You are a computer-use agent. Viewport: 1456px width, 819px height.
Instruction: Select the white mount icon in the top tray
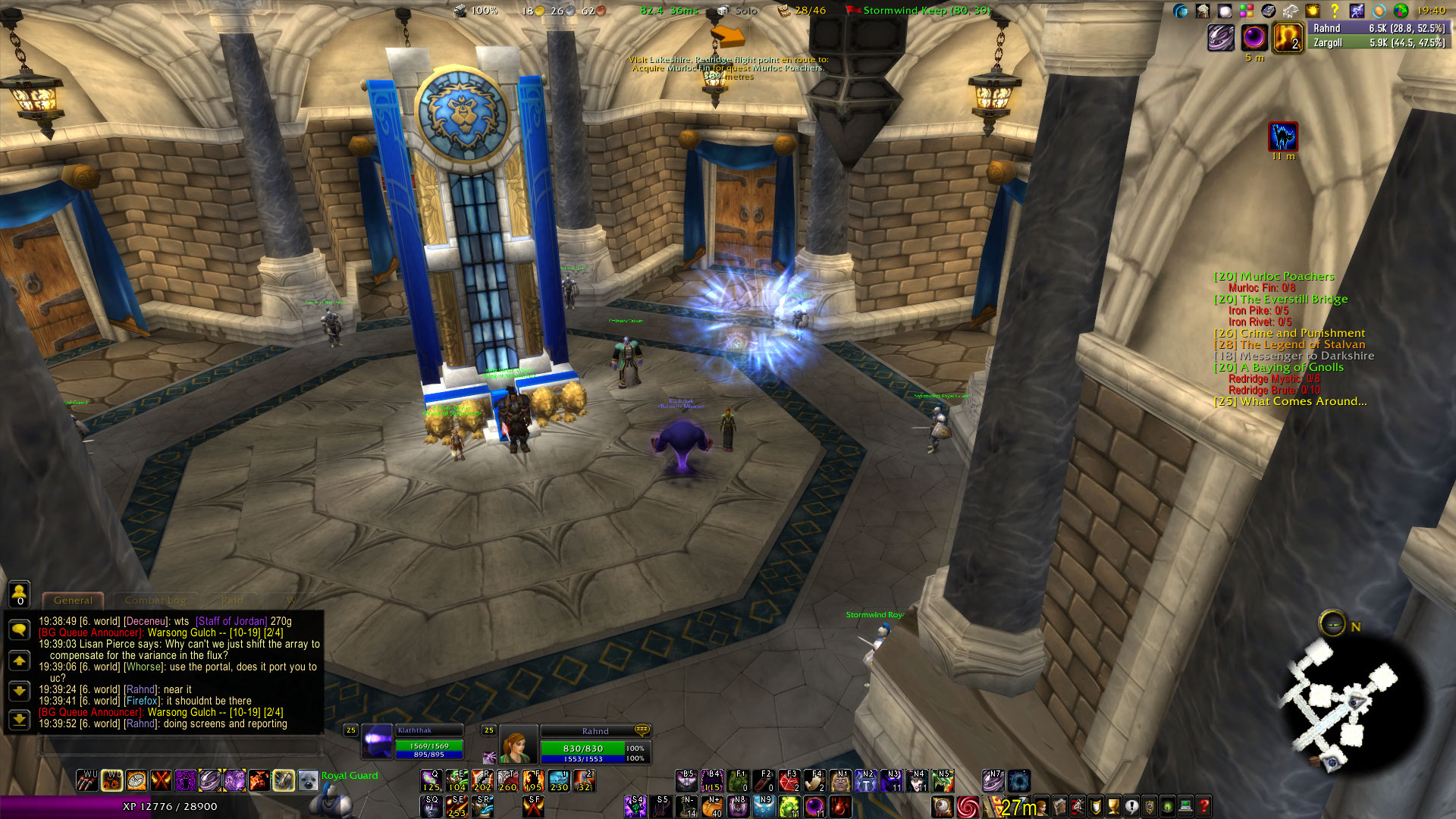pyautogui.click(x=1289, y=10)
